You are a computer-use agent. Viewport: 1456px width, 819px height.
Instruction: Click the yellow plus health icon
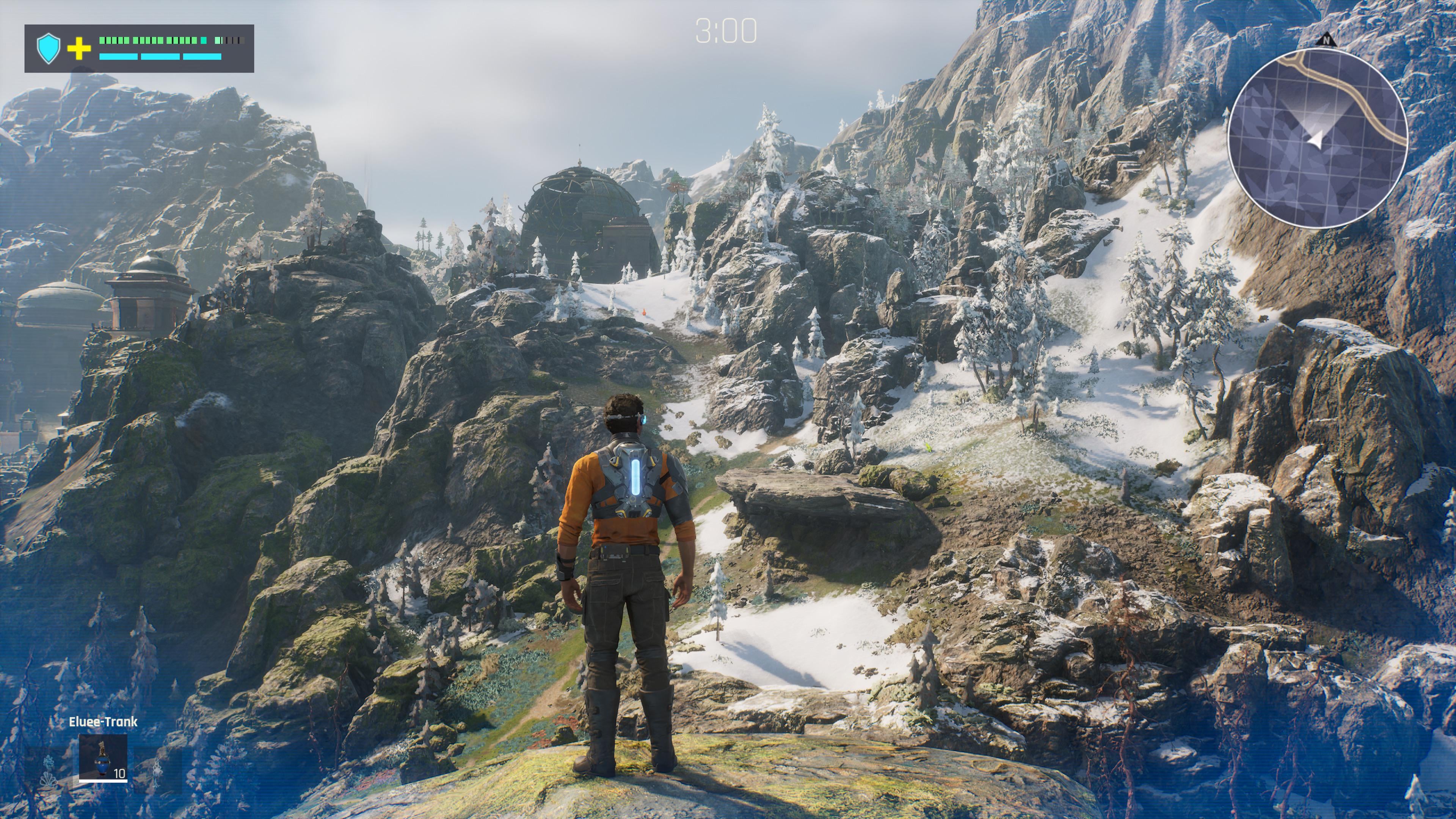tap(79, 49)
